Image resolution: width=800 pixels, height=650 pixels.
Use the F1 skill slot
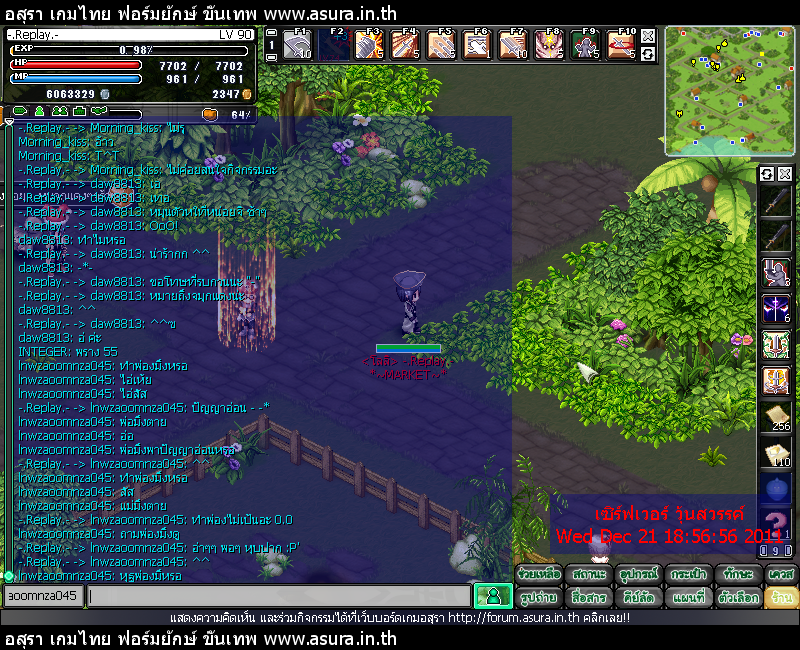tap(297, 45)
